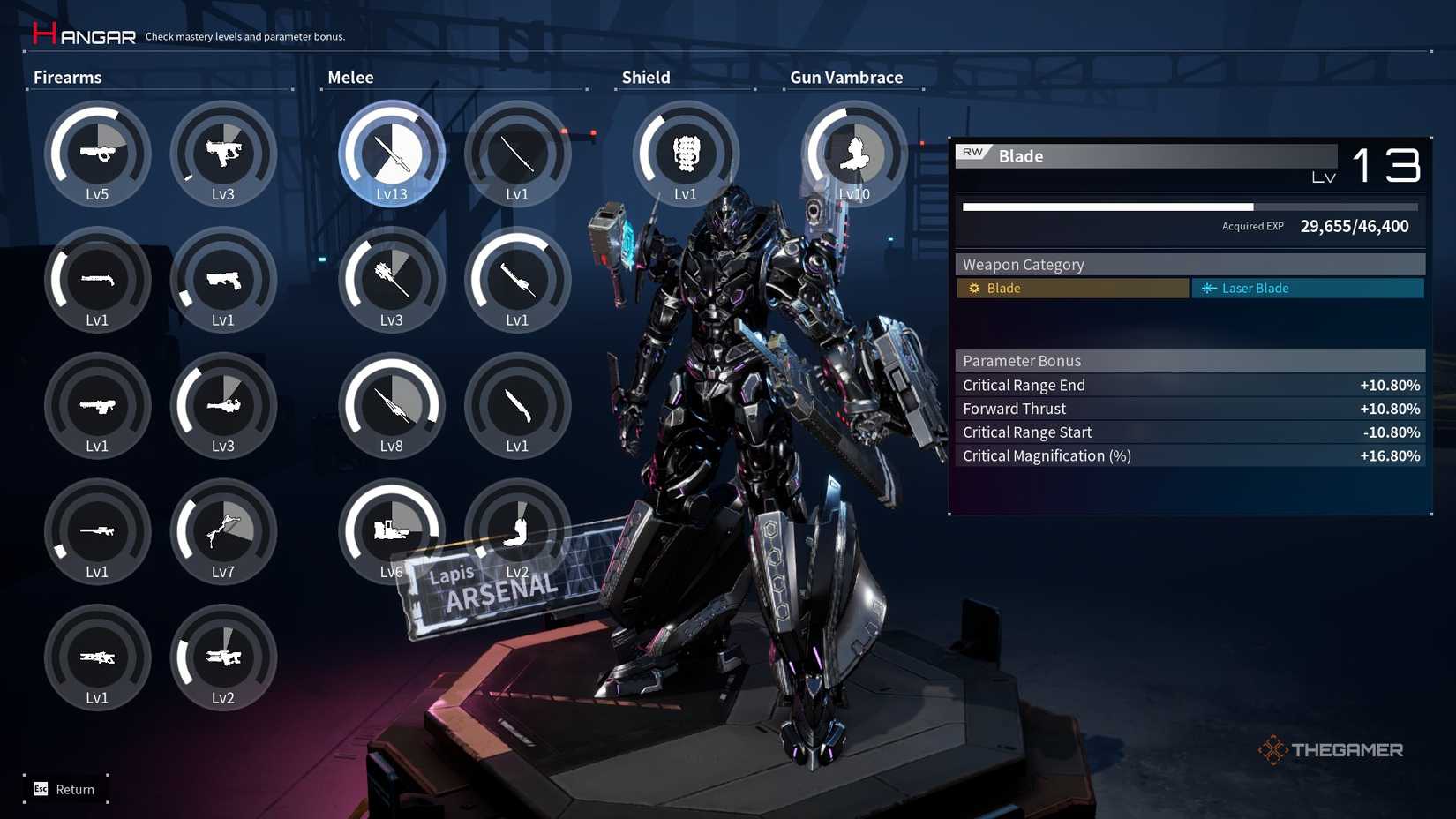View the Lv8 laser blade mastery dial

[x=391, y=406]
